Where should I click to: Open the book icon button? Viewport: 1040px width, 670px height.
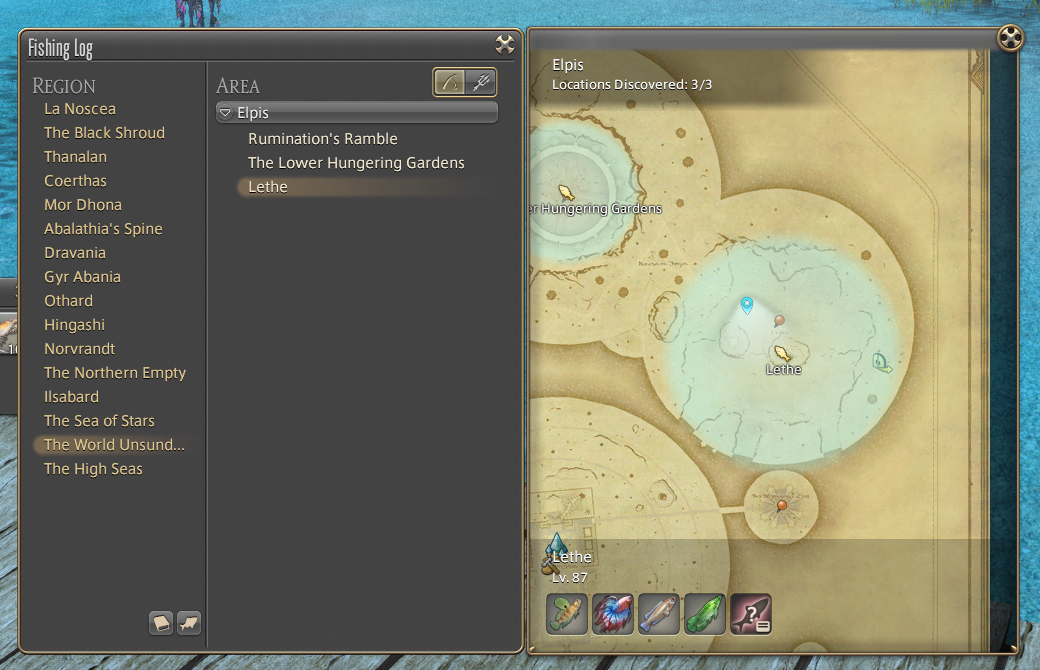(161, 623)
